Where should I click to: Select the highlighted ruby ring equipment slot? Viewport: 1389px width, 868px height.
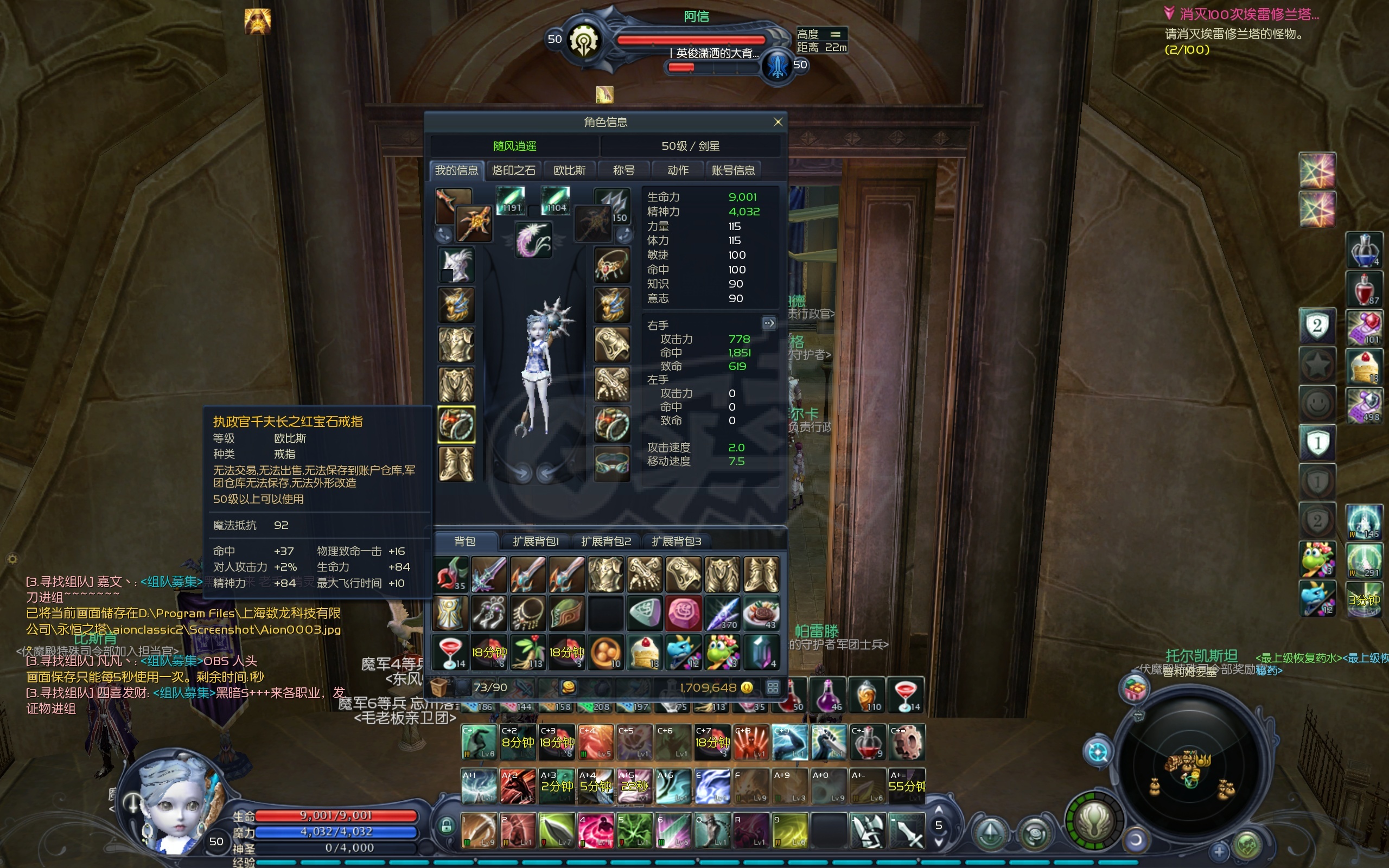[456, 424]
